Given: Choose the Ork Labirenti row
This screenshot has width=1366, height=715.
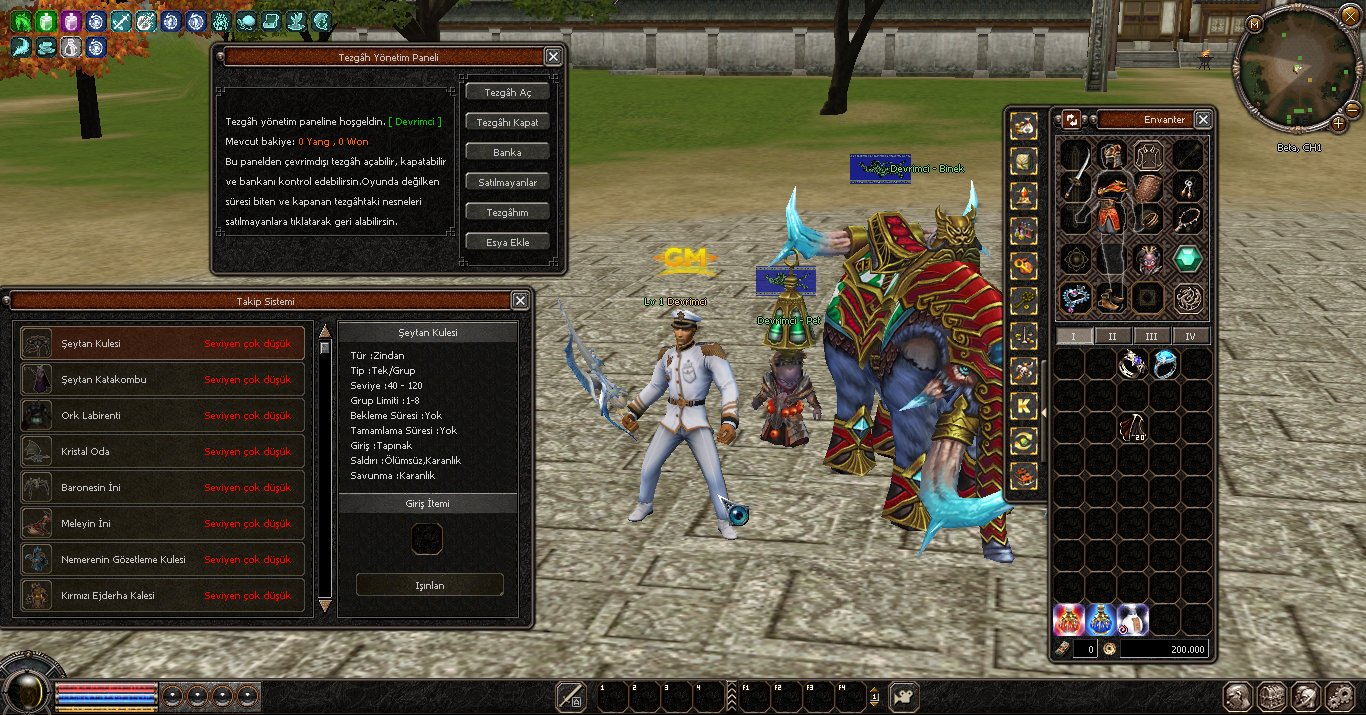Looking at the screenshot, I should (163, 416).
